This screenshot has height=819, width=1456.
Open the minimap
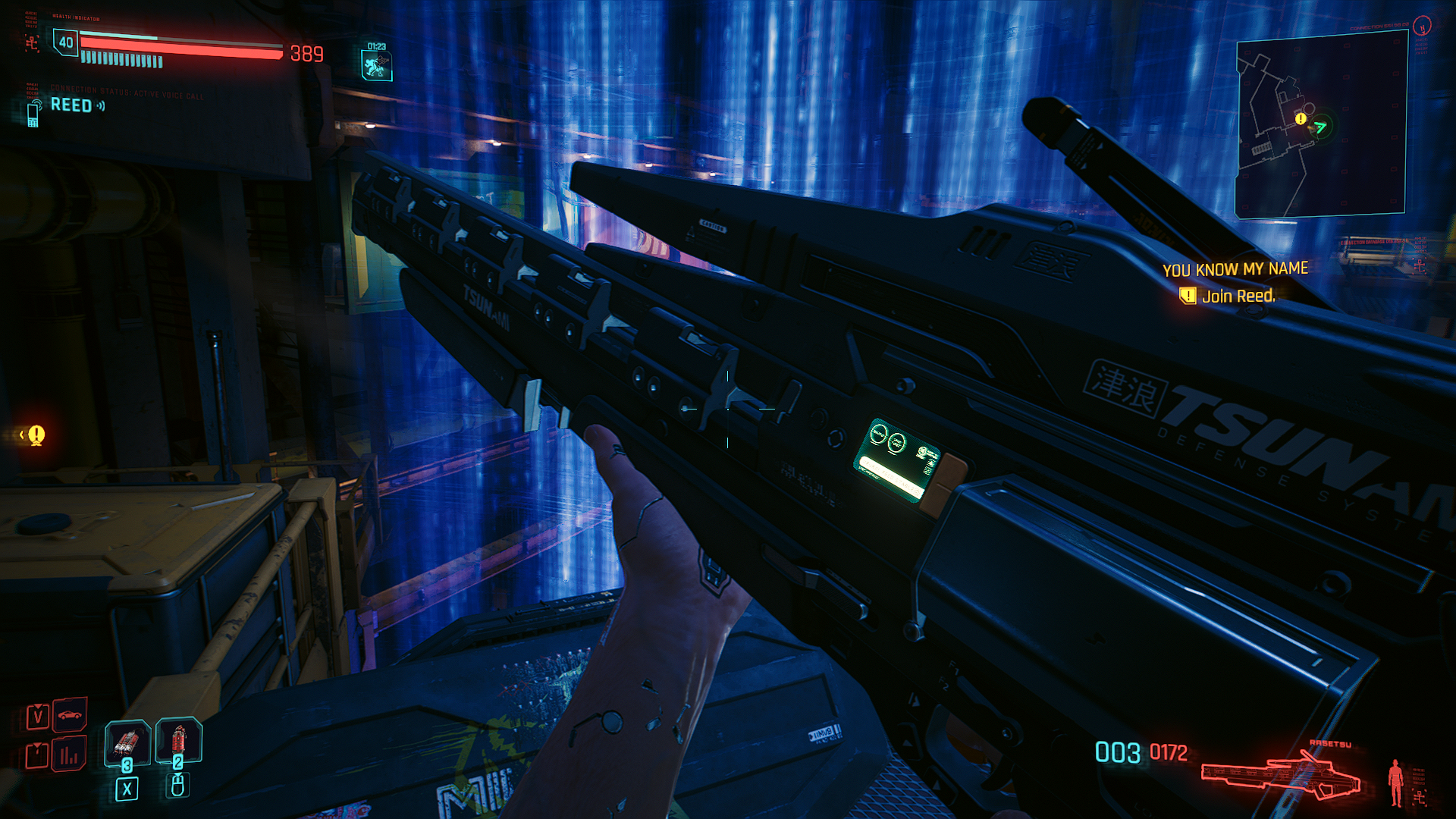pyautogui.click(x=1321, y=127)
